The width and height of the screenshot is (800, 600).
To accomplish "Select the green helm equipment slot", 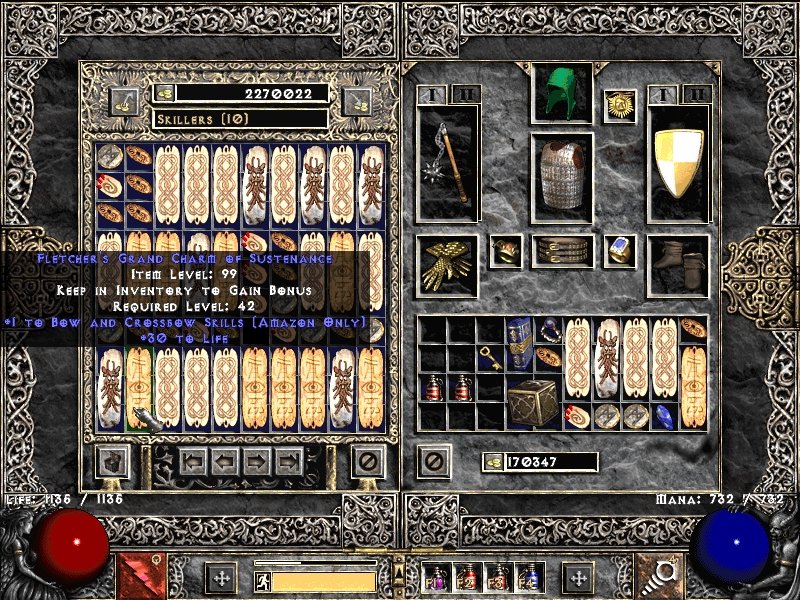I will tap(562, 93).
